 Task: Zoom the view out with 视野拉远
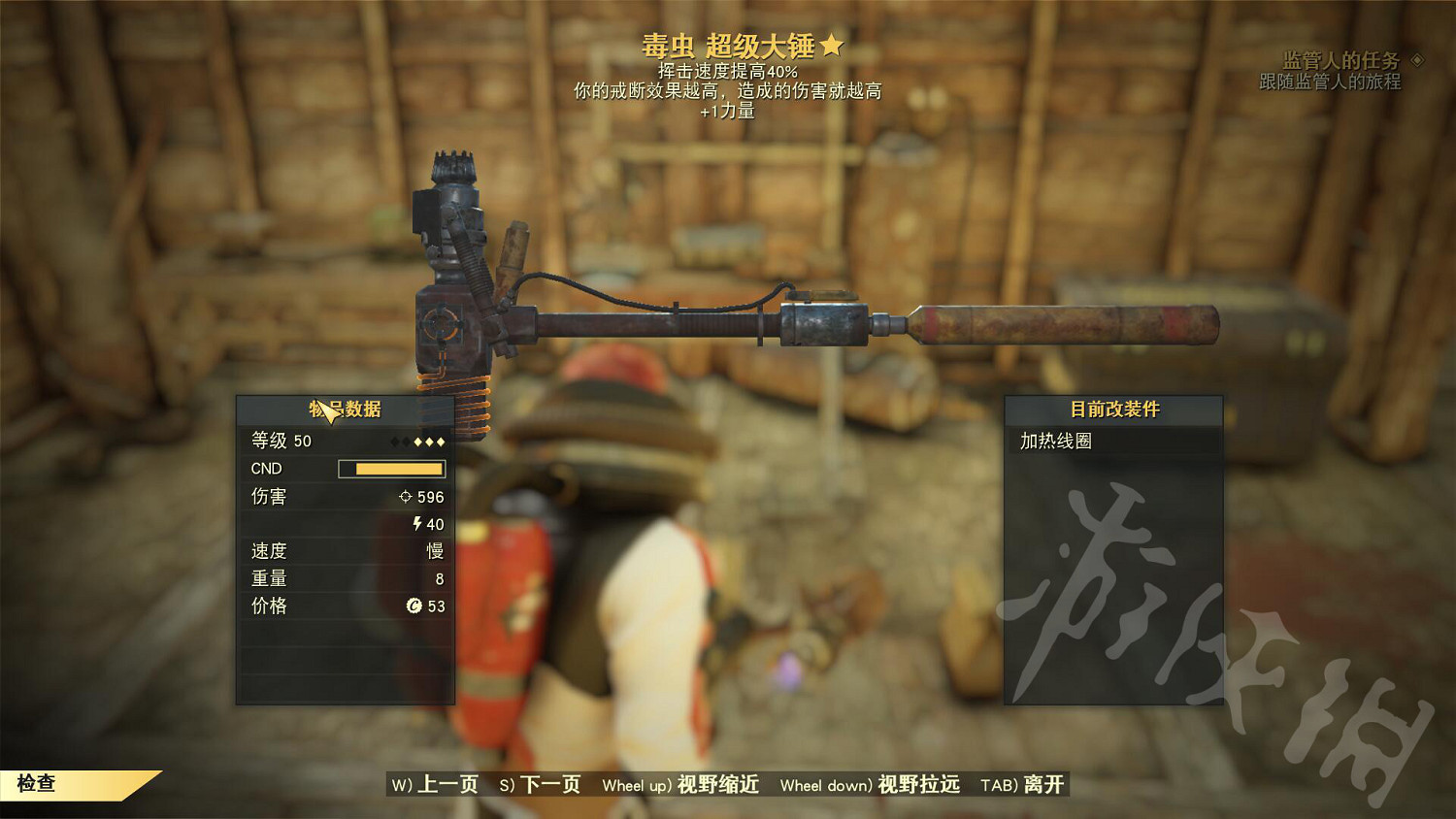[870, 784]
